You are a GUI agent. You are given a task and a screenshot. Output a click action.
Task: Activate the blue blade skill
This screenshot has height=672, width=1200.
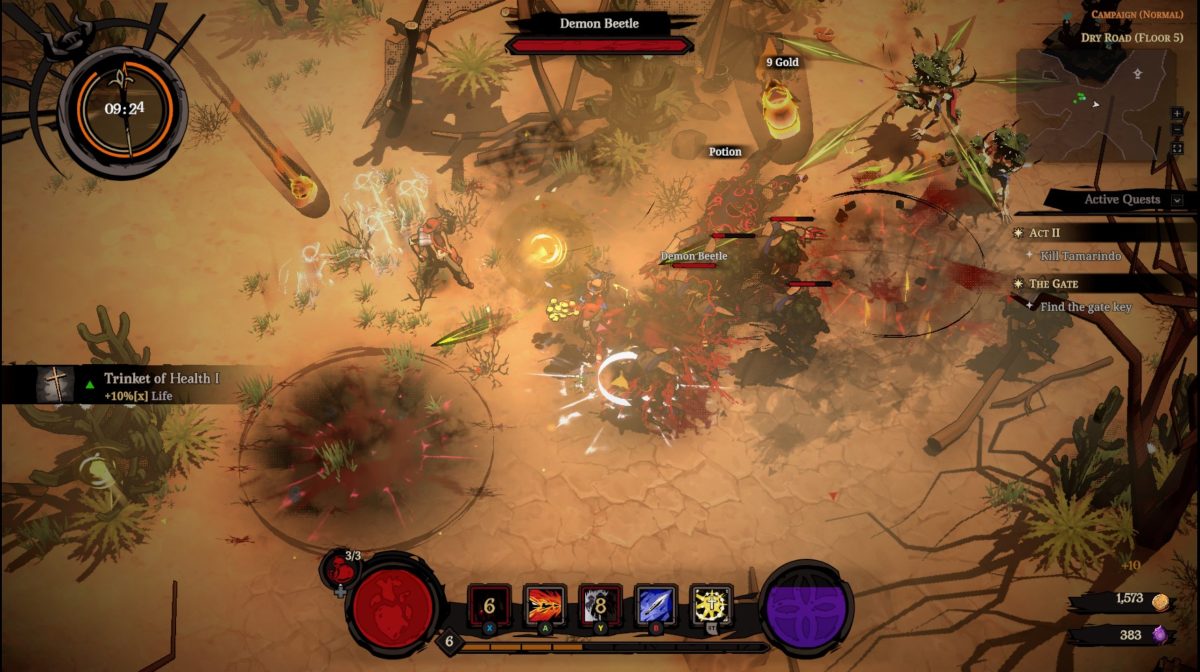point(656,606)
